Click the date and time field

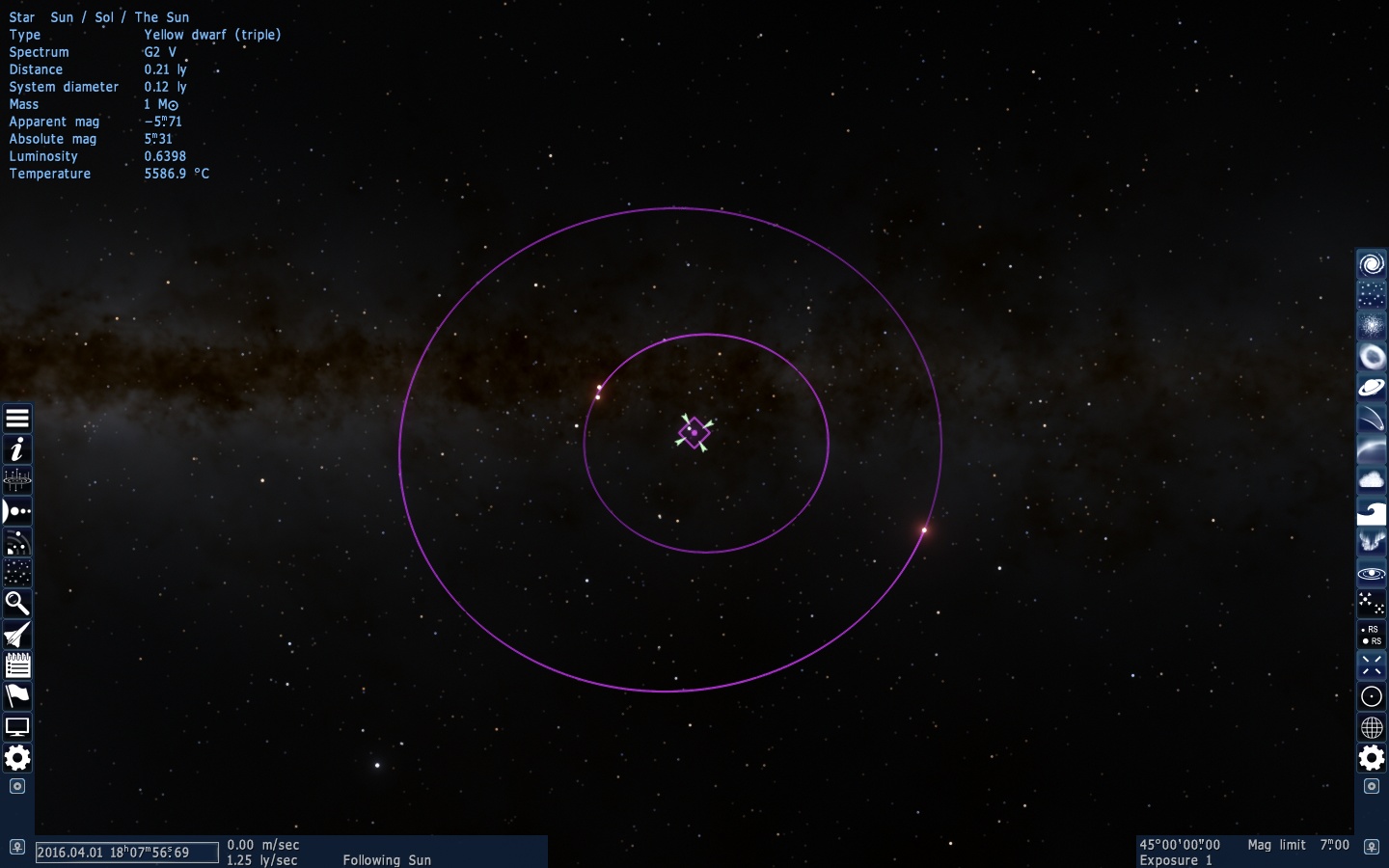coord(126,853)
